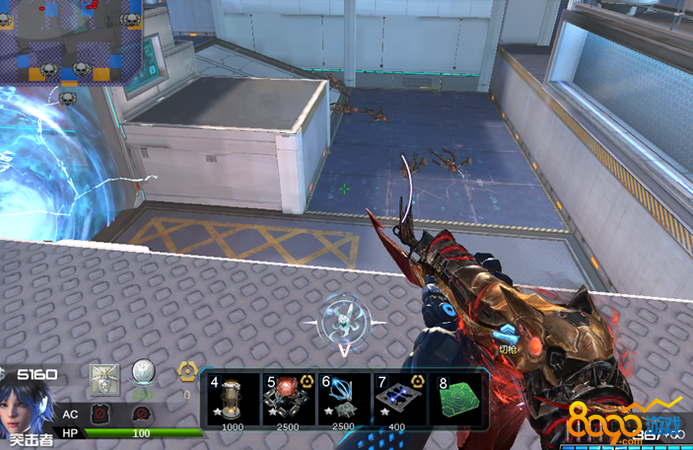The width and height of the screenshot is (693, 450).
Task: Select the blue floor panel in slot 7
Action: (398, 400)
